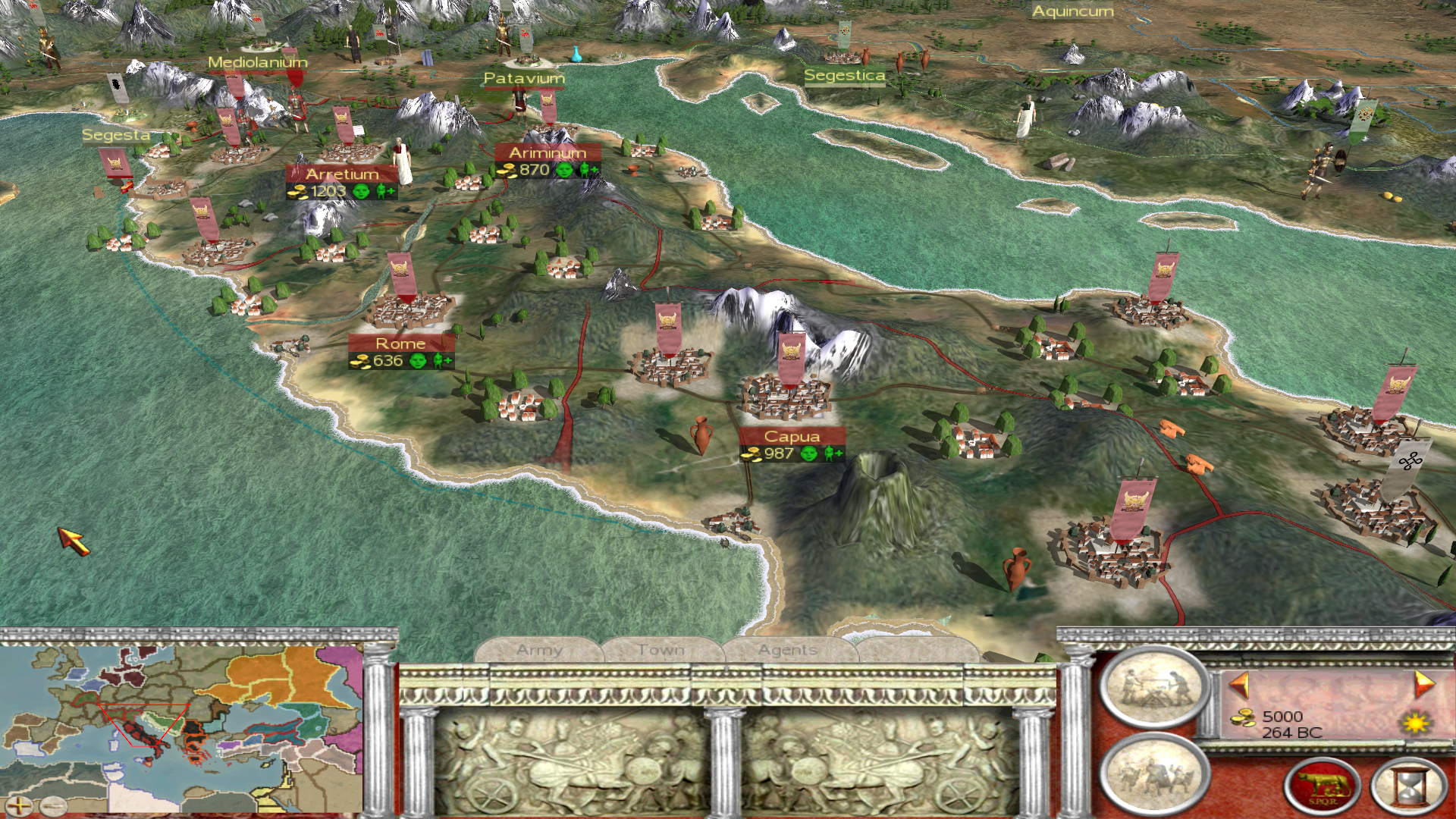Switch to the Army tab
1456x819 pixels.
[x=539, y=651]
